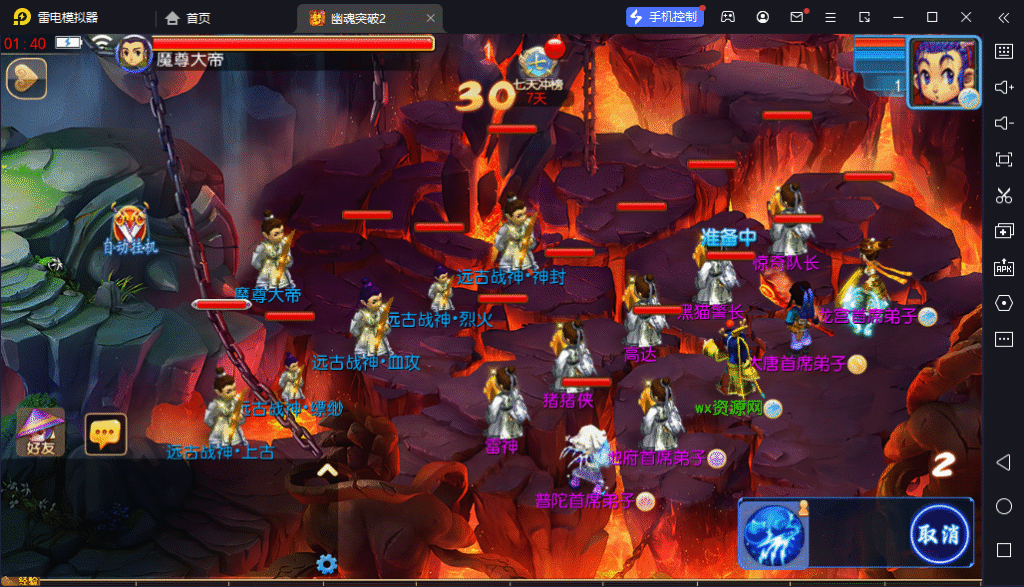Image resolution: width=1024 pixels, height=587 pixels.
Task: Toggle 自动挂机 auto-battle
Action: [x=131, y=230]
